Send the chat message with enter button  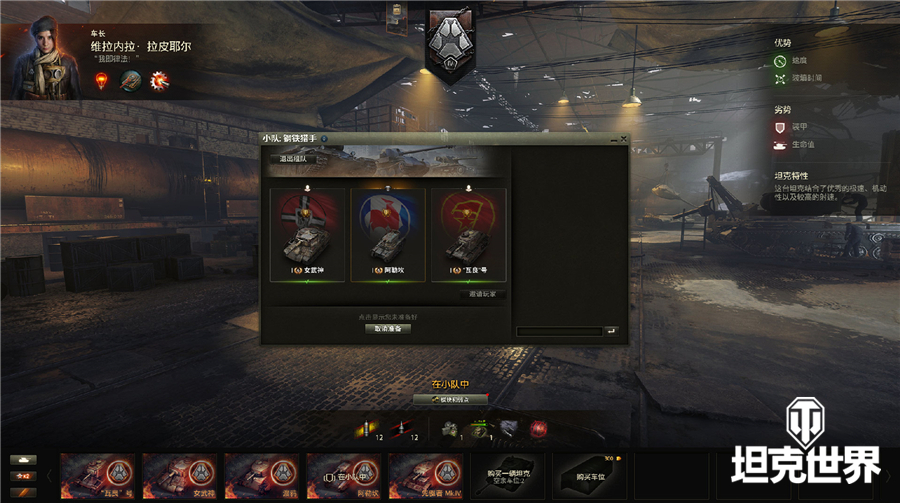611,331
